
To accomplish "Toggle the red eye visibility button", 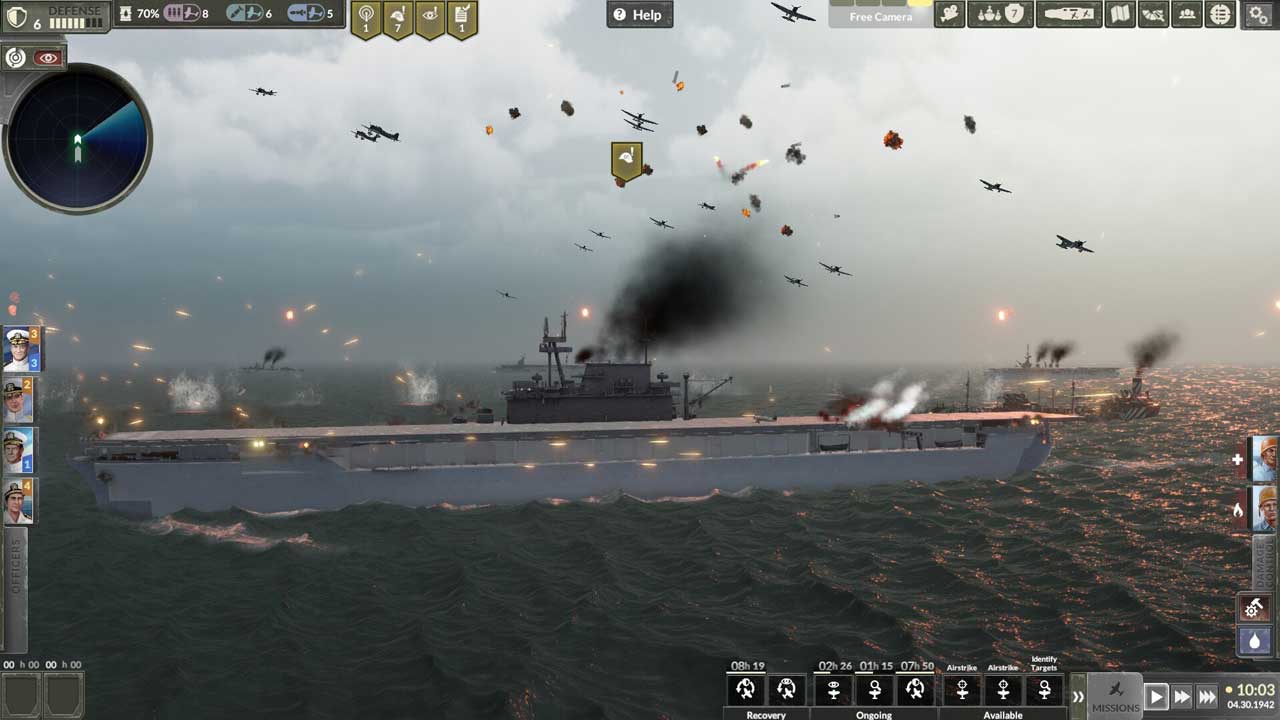I will coord(47,58).
